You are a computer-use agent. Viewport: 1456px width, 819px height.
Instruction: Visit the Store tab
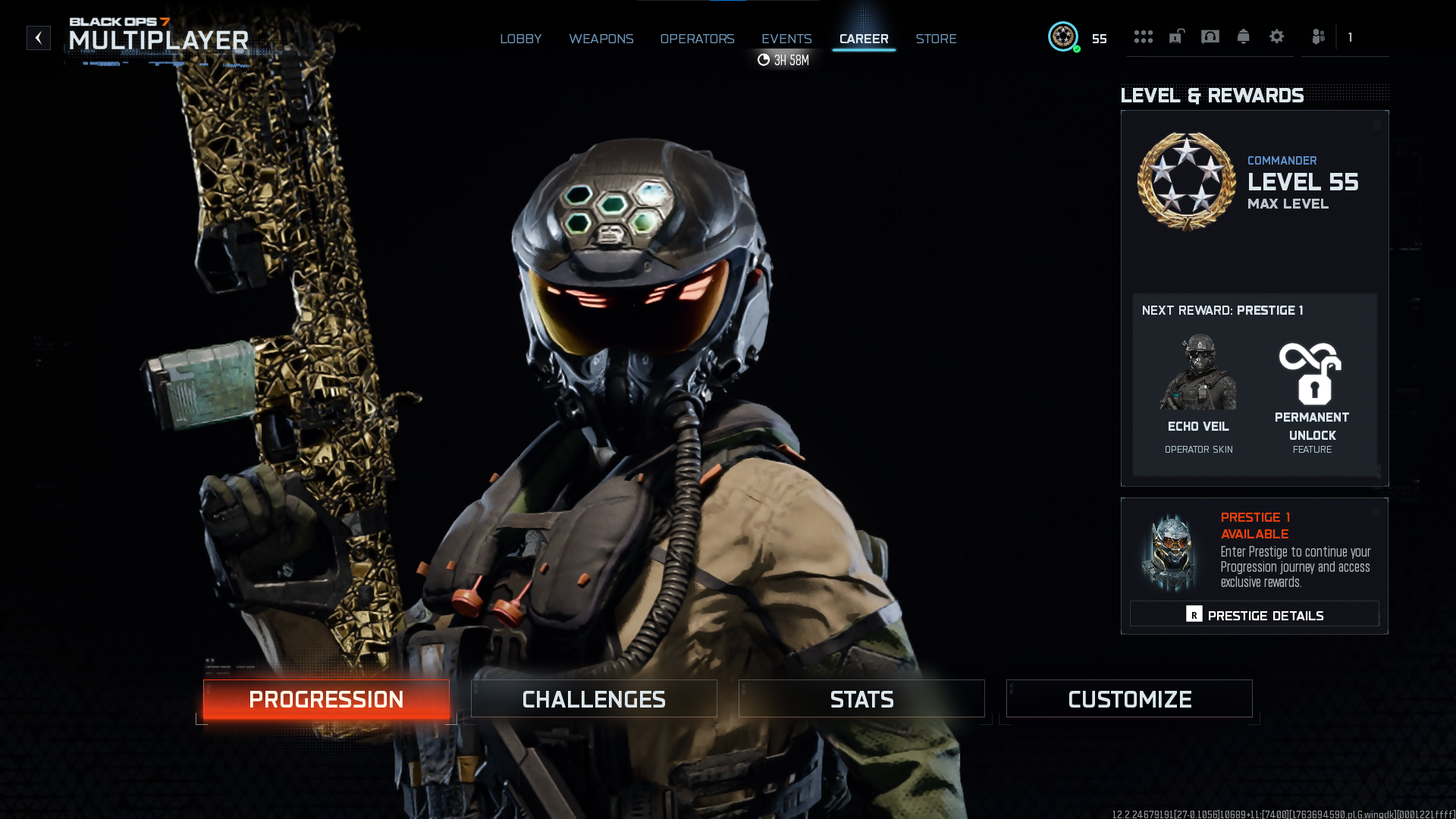(x=936, y=39)
